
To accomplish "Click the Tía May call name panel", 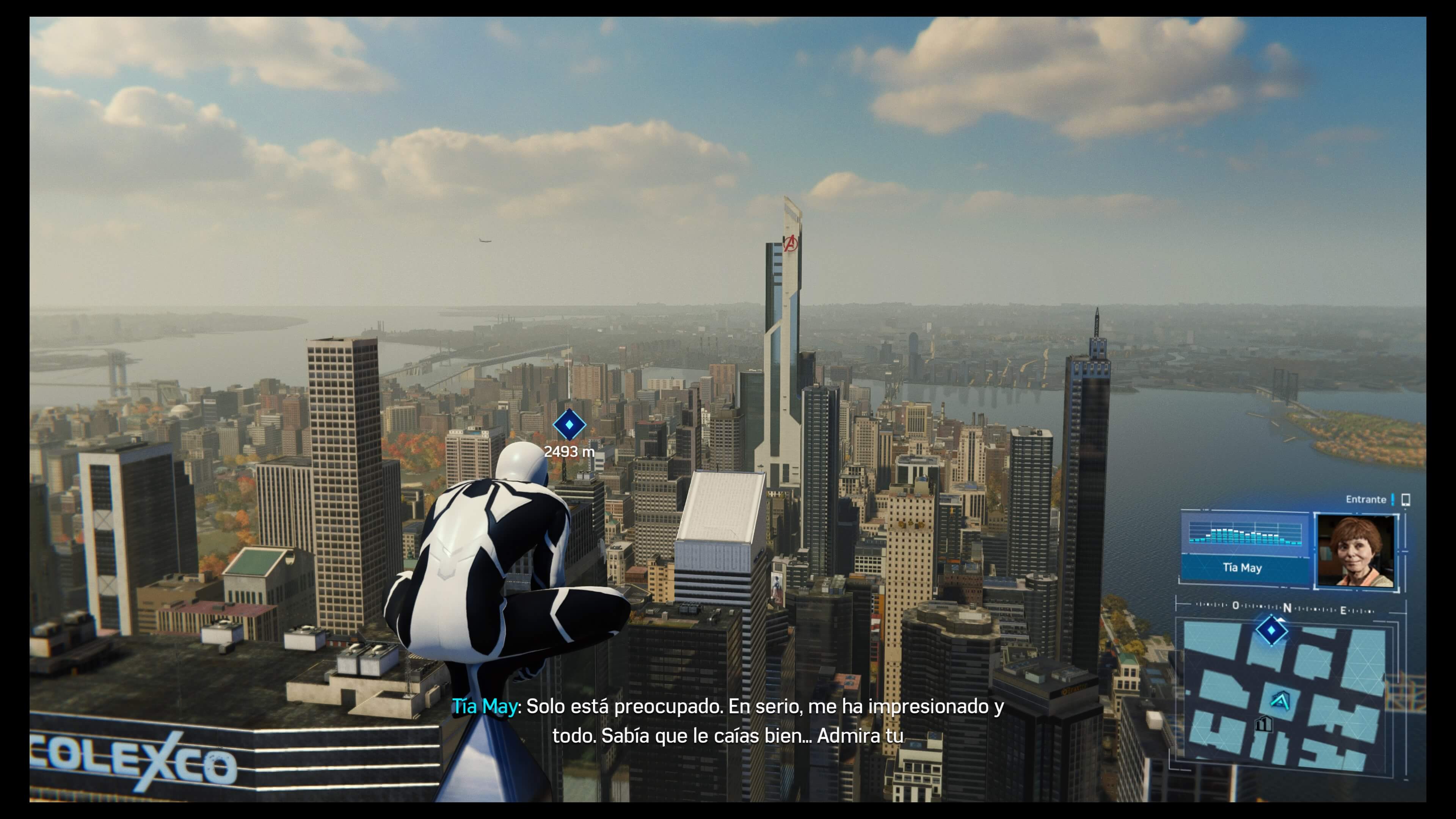I will (x=1244, y=568).
